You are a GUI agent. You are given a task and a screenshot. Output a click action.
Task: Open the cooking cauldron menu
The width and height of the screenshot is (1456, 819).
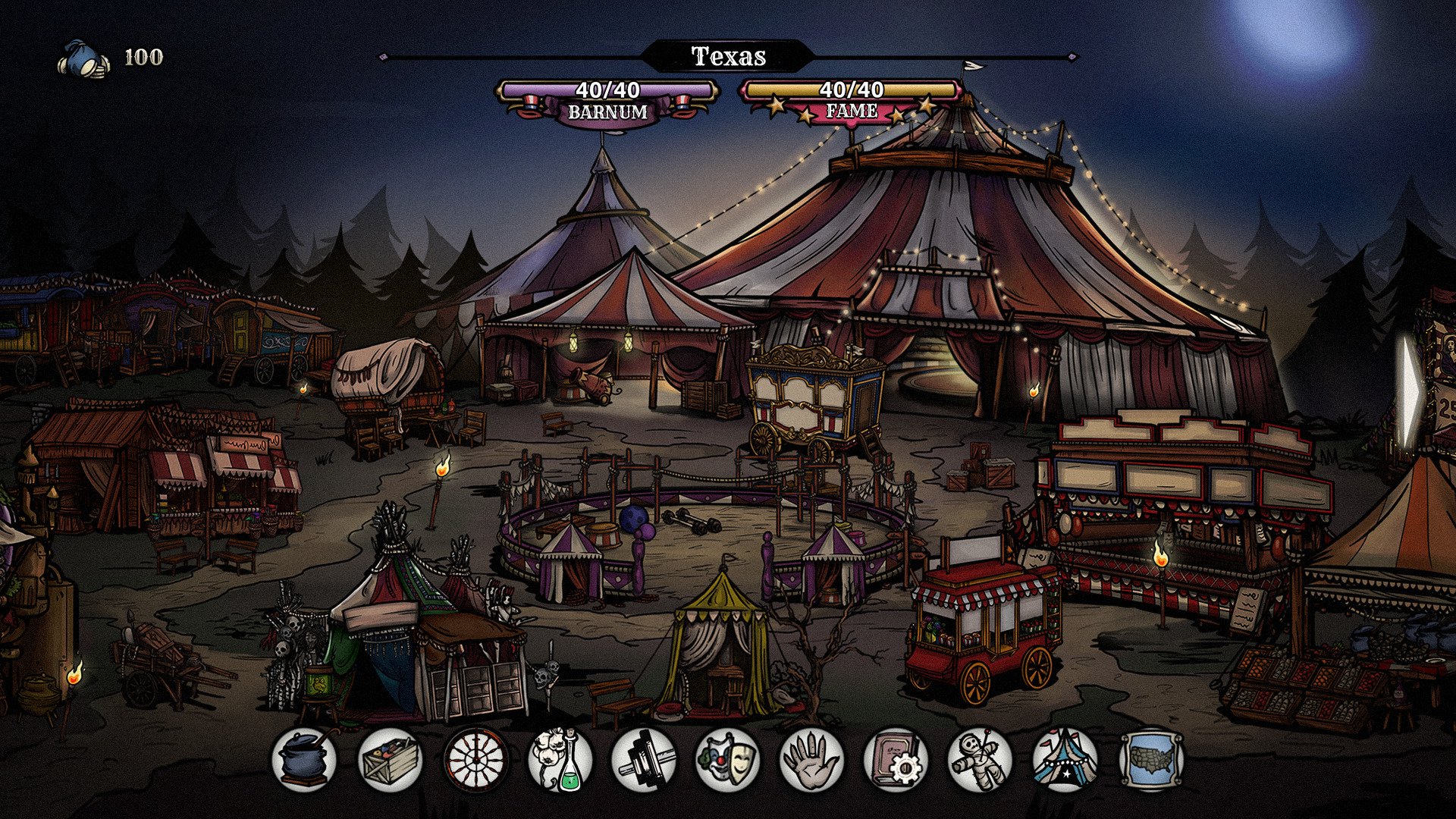[x=306, y=758]
